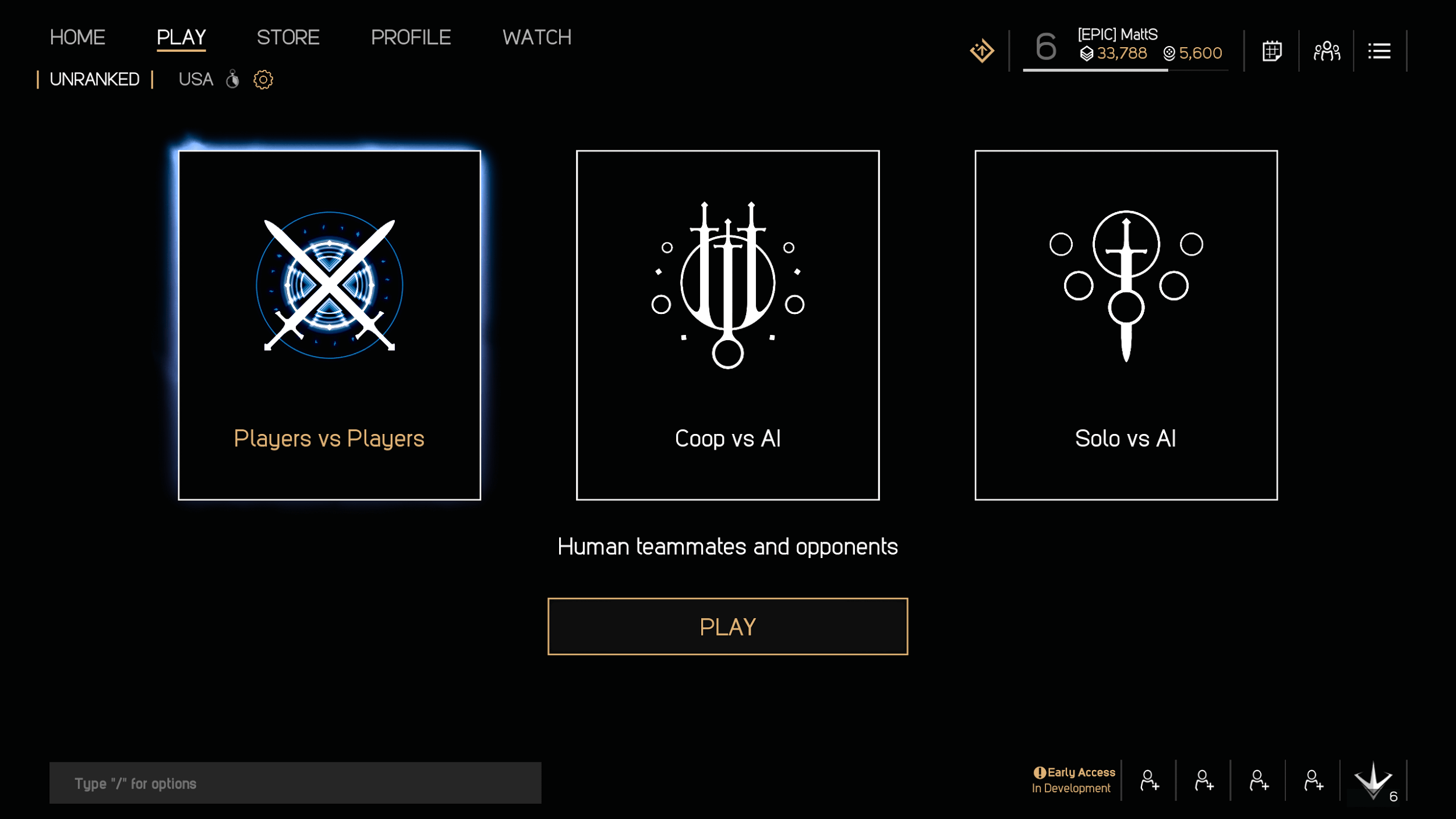The height and width of the screenshot is (819, 1456).
Task: Open the last add-player party slot
Action: point(1314,780)
